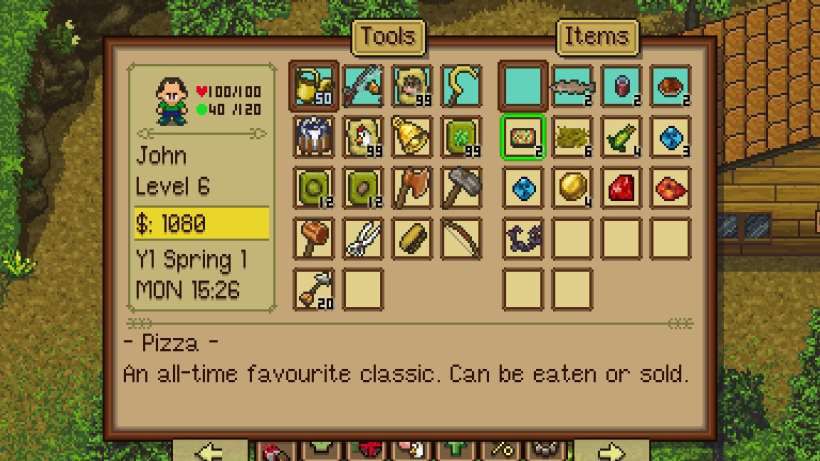Select the shears tool slot

[362, 238]
